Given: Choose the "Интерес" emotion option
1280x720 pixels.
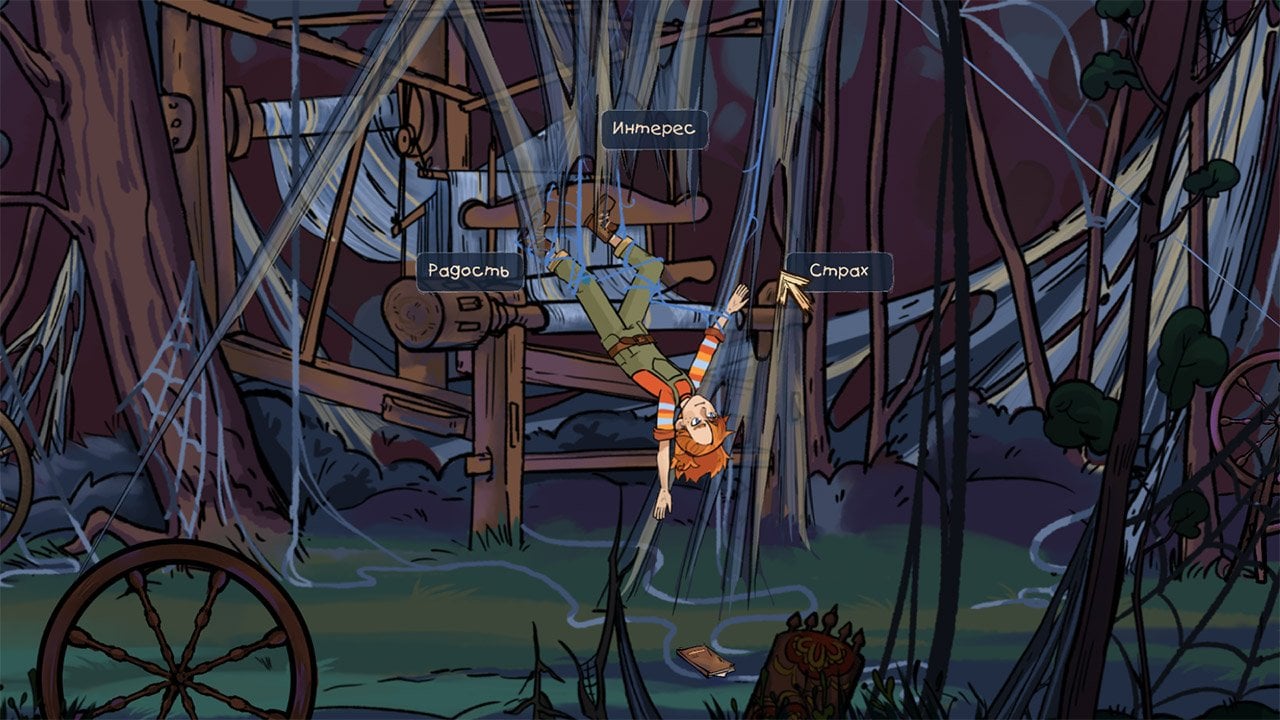Looking at the screenshot, I should (x=654, y=130).
